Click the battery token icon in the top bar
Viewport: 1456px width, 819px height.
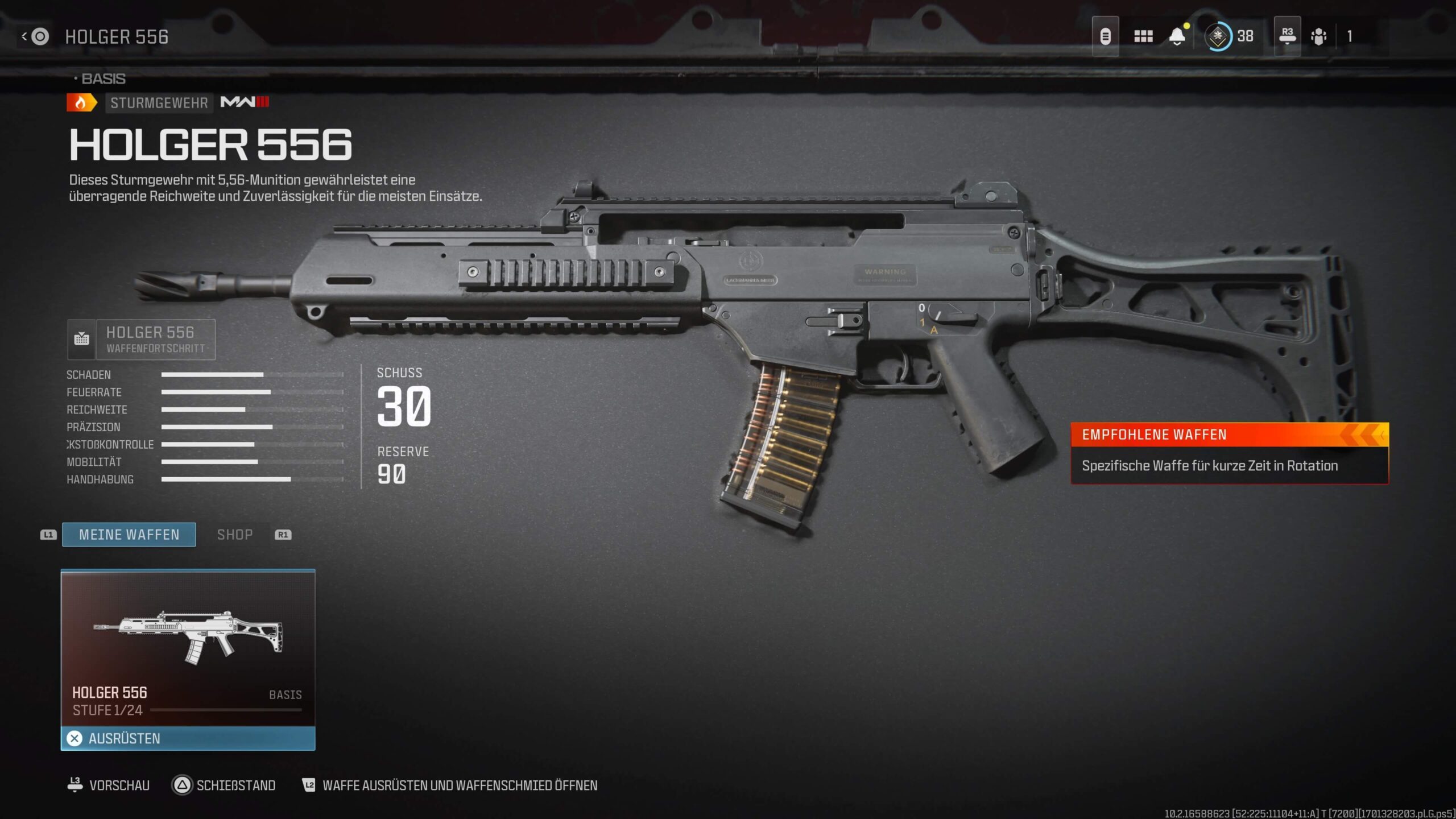pos(1105,37)
